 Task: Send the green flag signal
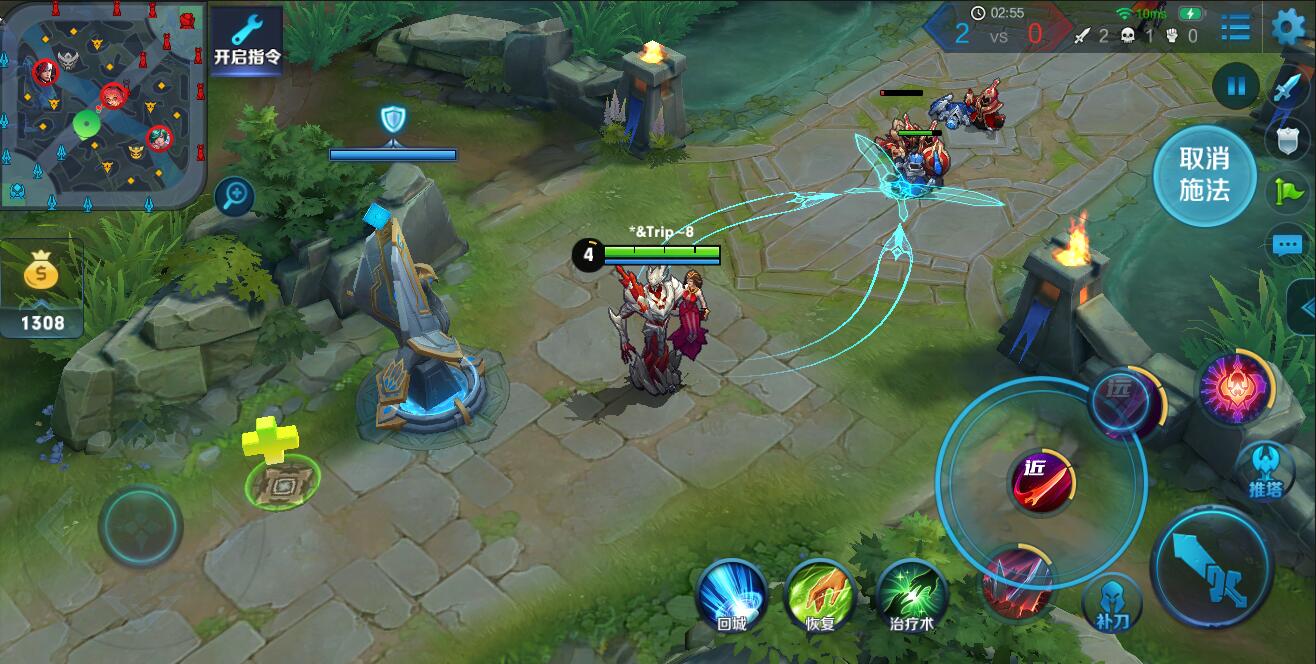(x=1287, y=190)
